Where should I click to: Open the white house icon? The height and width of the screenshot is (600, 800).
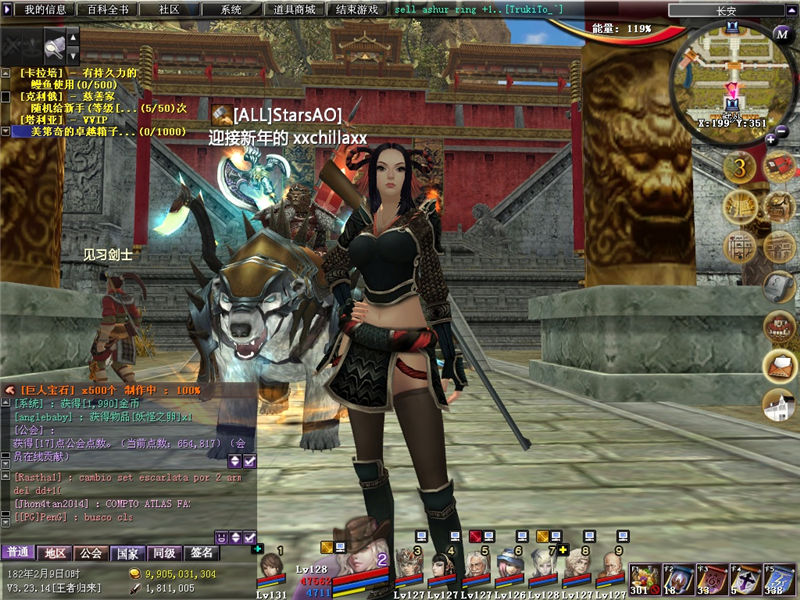tap(779, 405)
